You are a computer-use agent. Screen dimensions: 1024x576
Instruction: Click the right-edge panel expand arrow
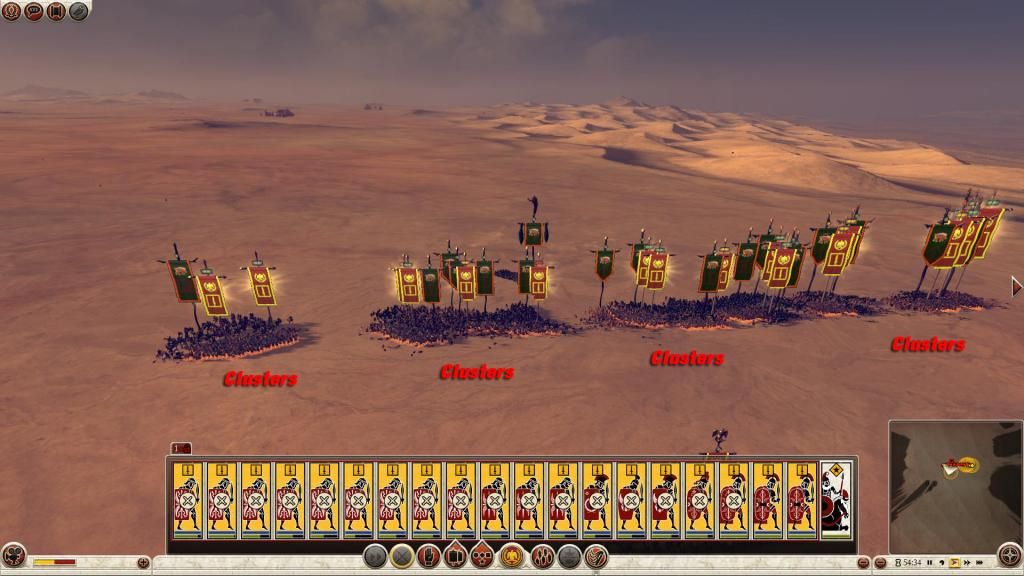click(x=1017, y=287)
